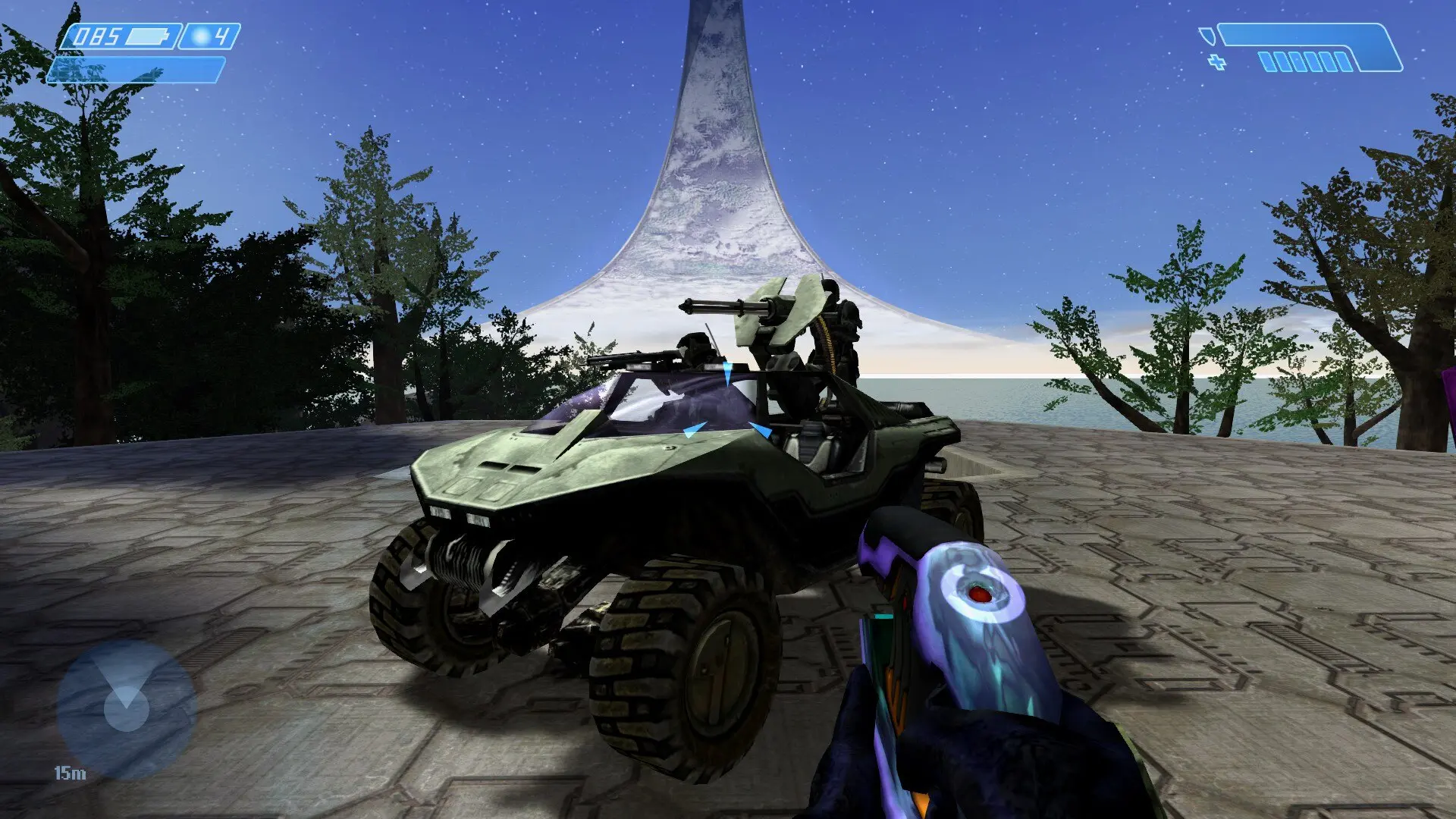Click the blue shield bar in top-right corner
1456x819 pixels.
tap(1301, 35)
